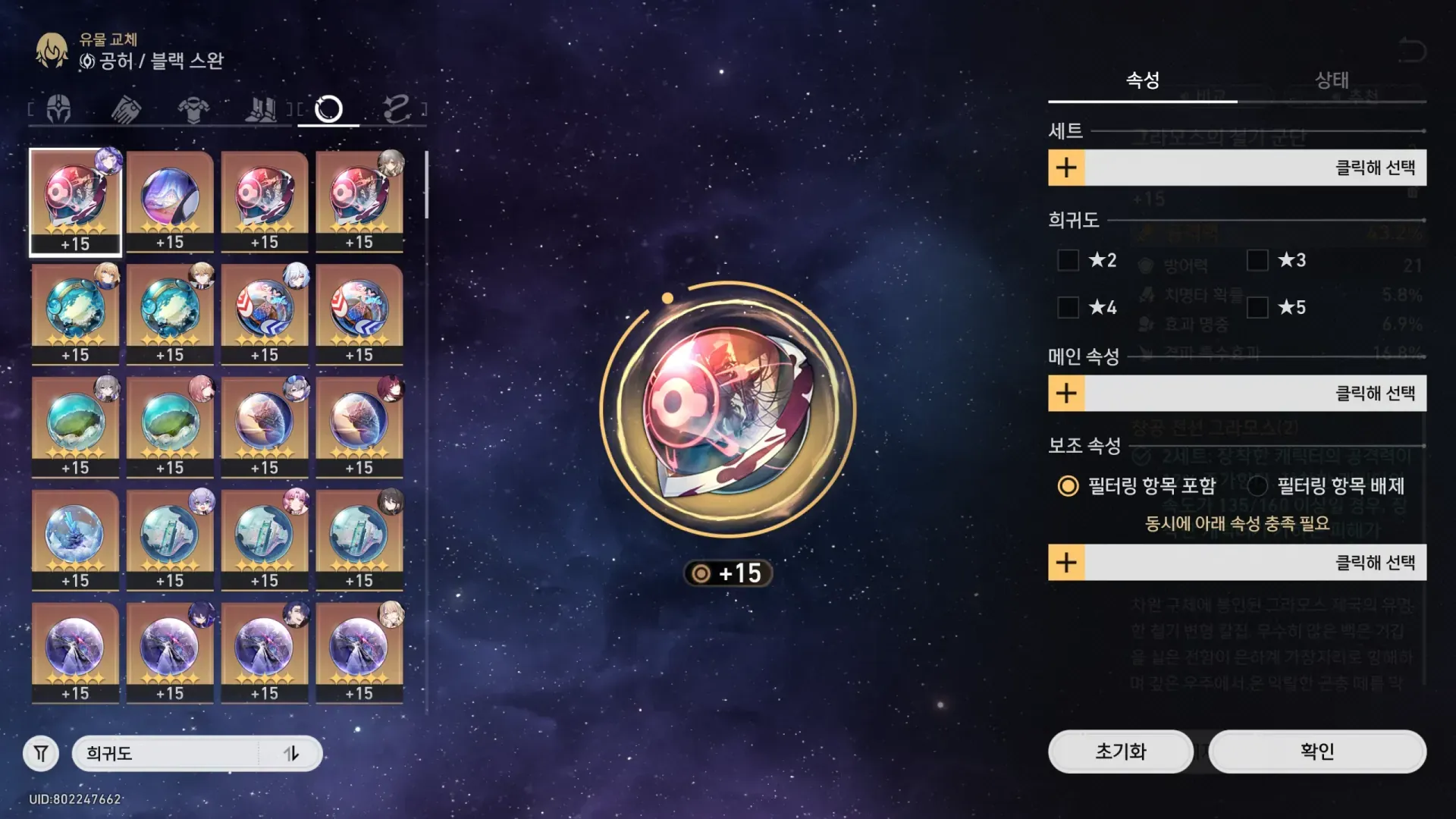Switch to the 상태 tab

[x=1331, y=80]
